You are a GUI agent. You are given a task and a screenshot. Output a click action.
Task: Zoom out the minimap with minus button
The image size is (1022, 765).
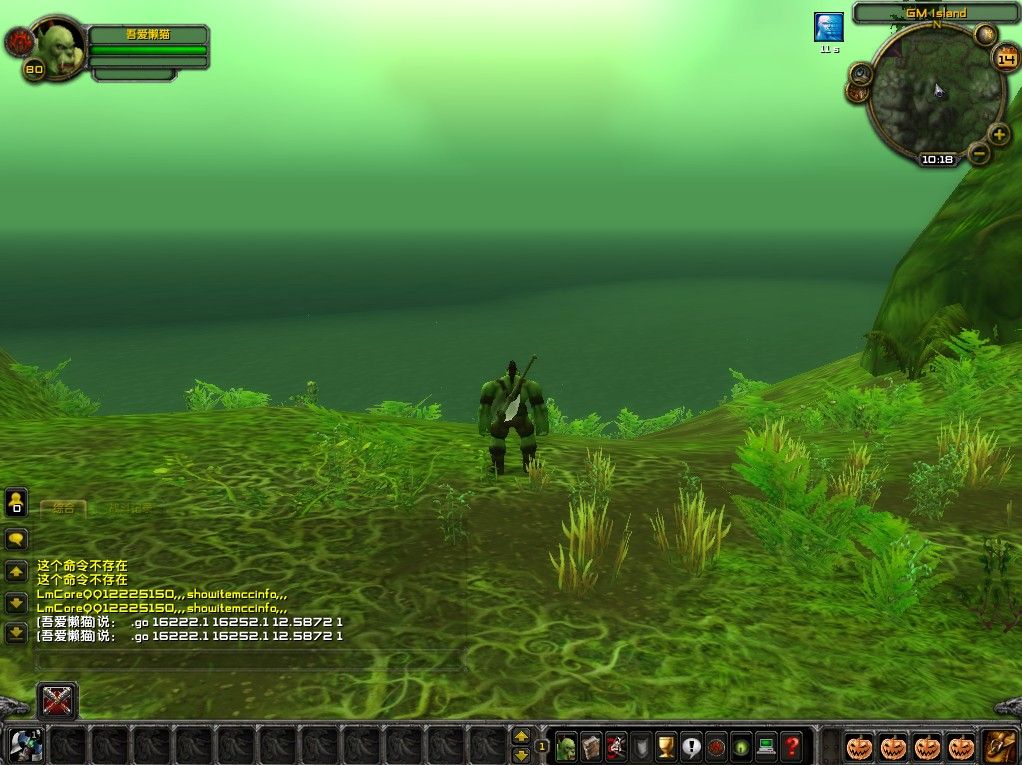click(x=980, y=153)
